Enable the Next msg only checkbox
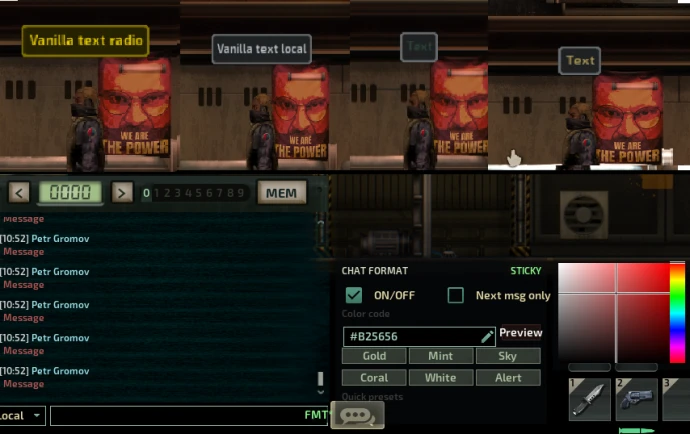Viewport: 690px width, 434px height. point(456,295)
